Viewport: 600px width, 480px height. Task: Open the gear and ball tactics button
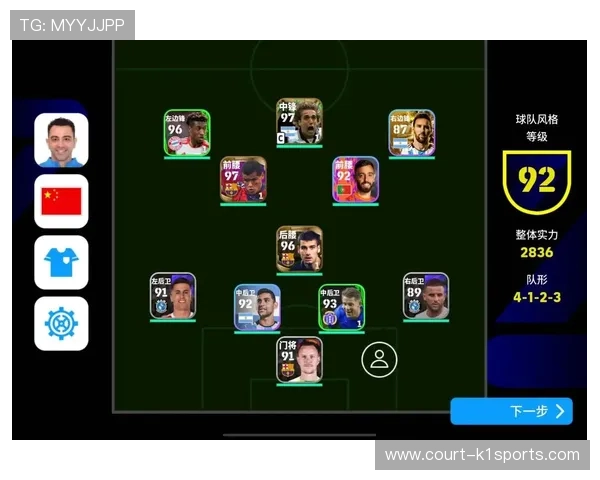point(61,324)
